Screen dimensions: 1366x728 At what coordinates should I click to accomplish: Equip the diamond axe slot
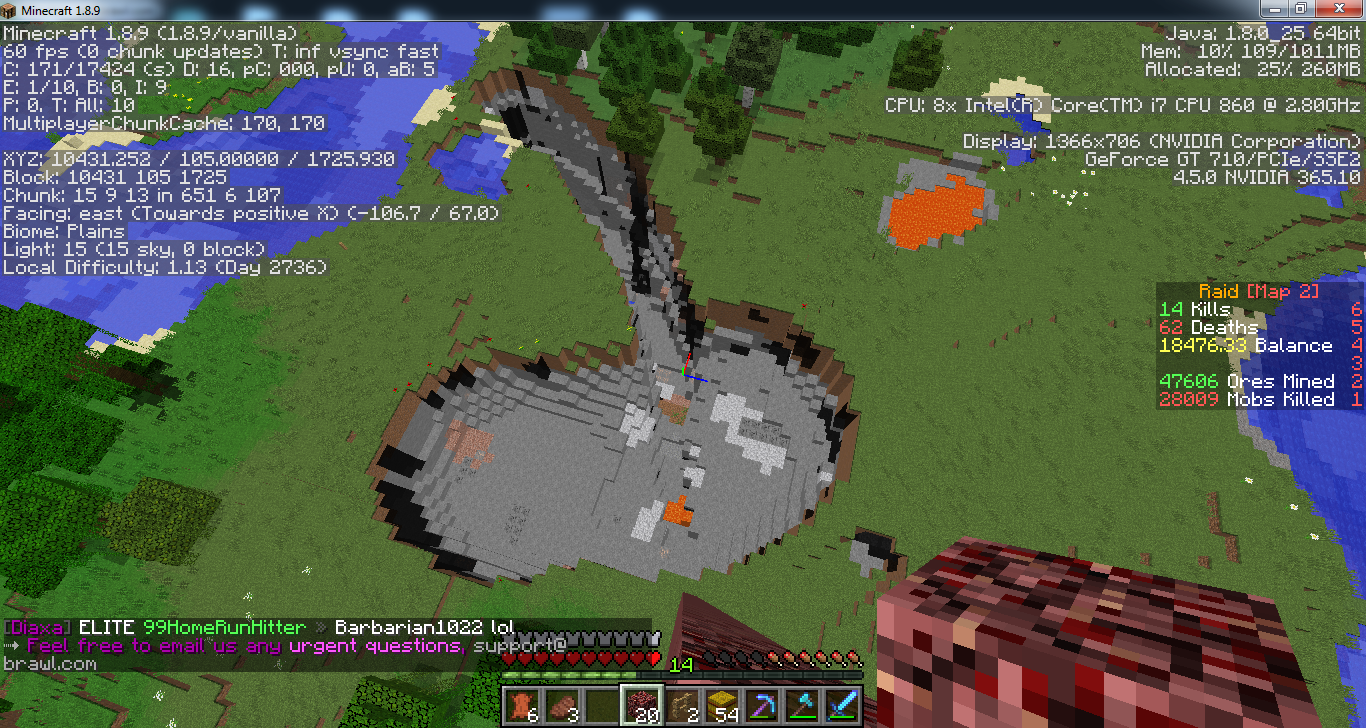802,705
